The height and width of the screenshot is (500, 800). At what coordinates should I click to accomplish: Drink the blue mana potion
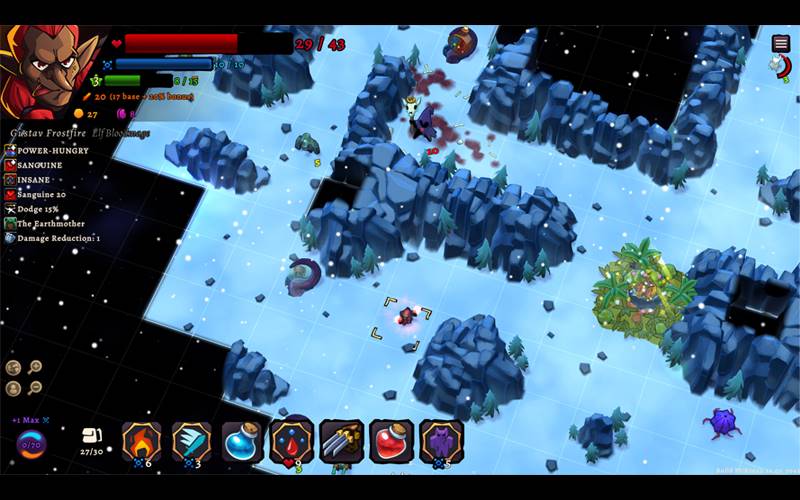(x=241, y=440)
